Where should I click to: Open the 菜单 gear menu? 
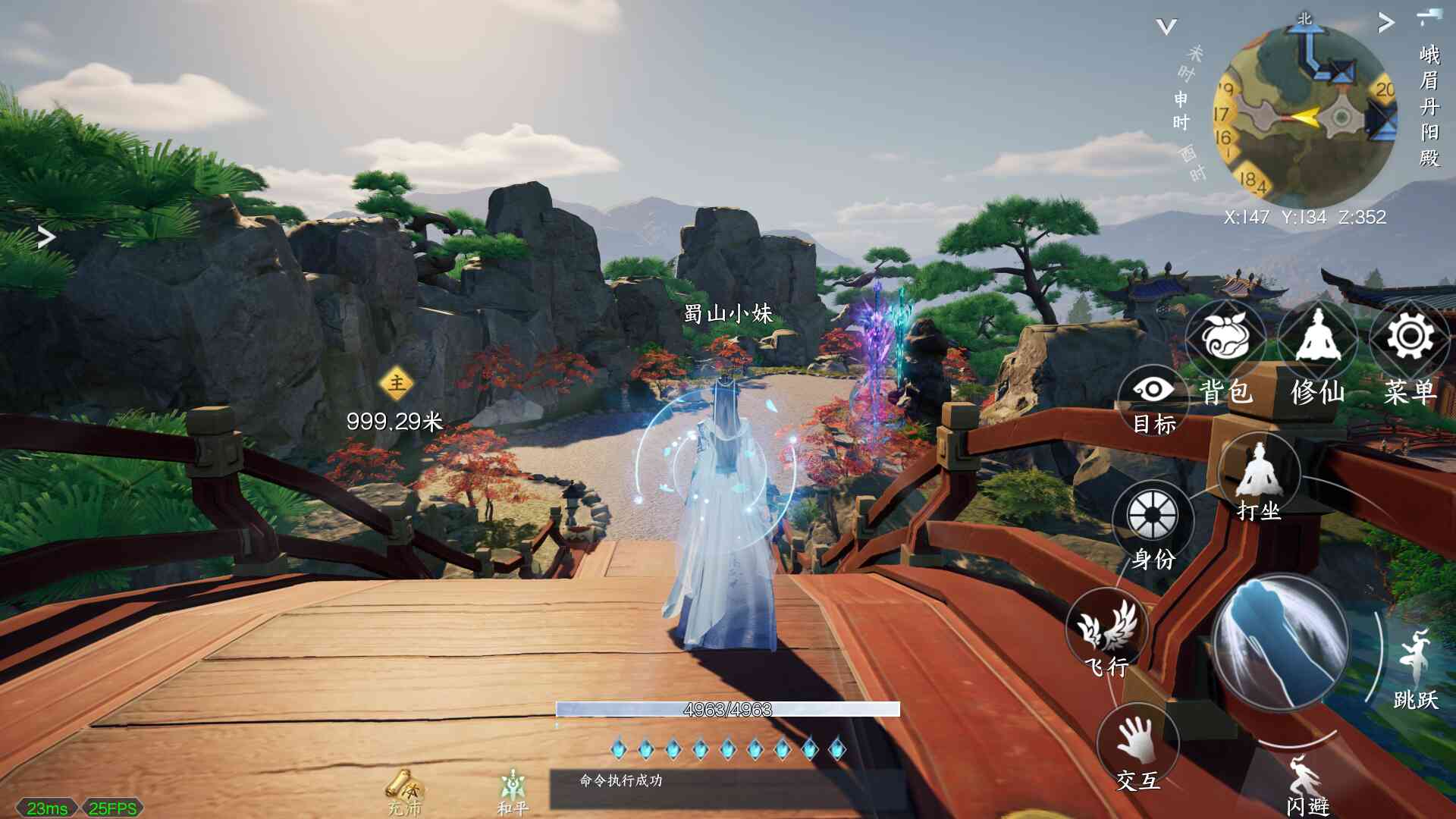(1410, 339)
